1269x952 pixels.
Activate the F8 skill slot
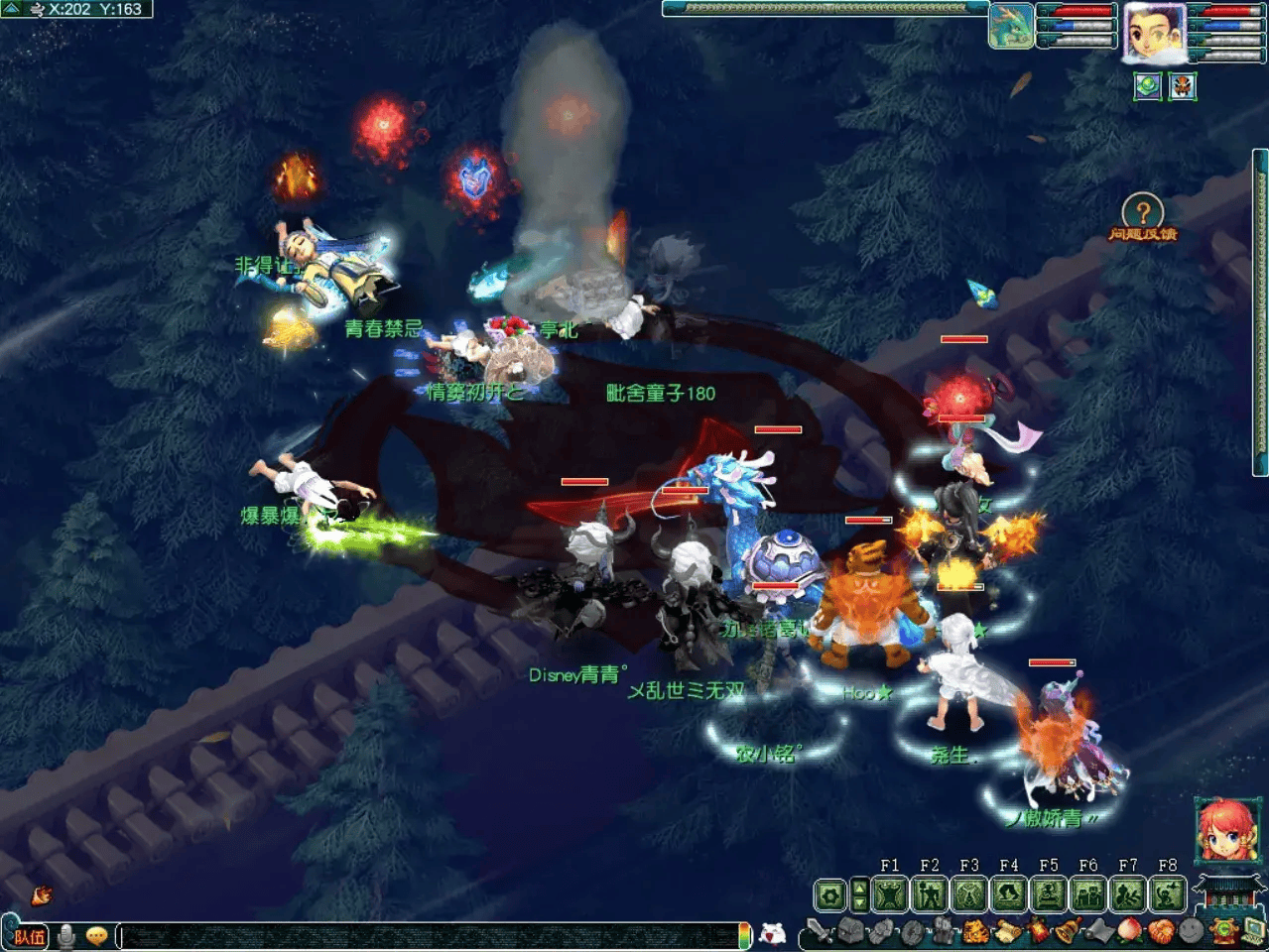1168,894
